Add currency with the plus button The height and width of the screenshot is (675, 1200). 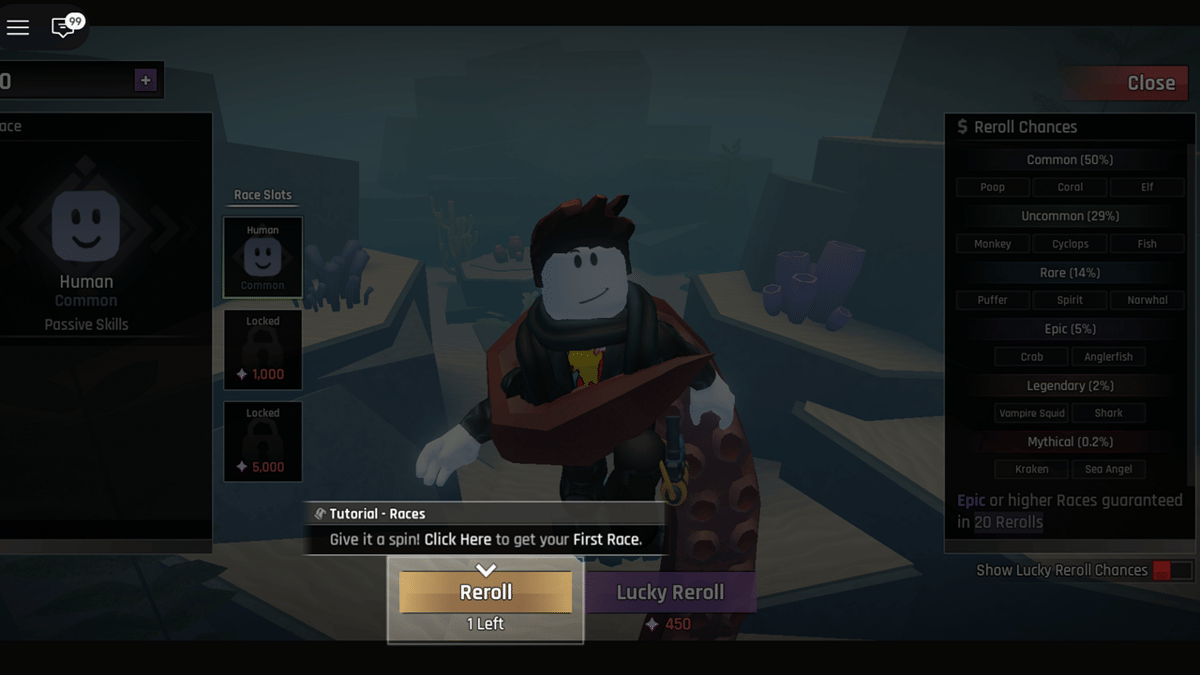point(146,81)
